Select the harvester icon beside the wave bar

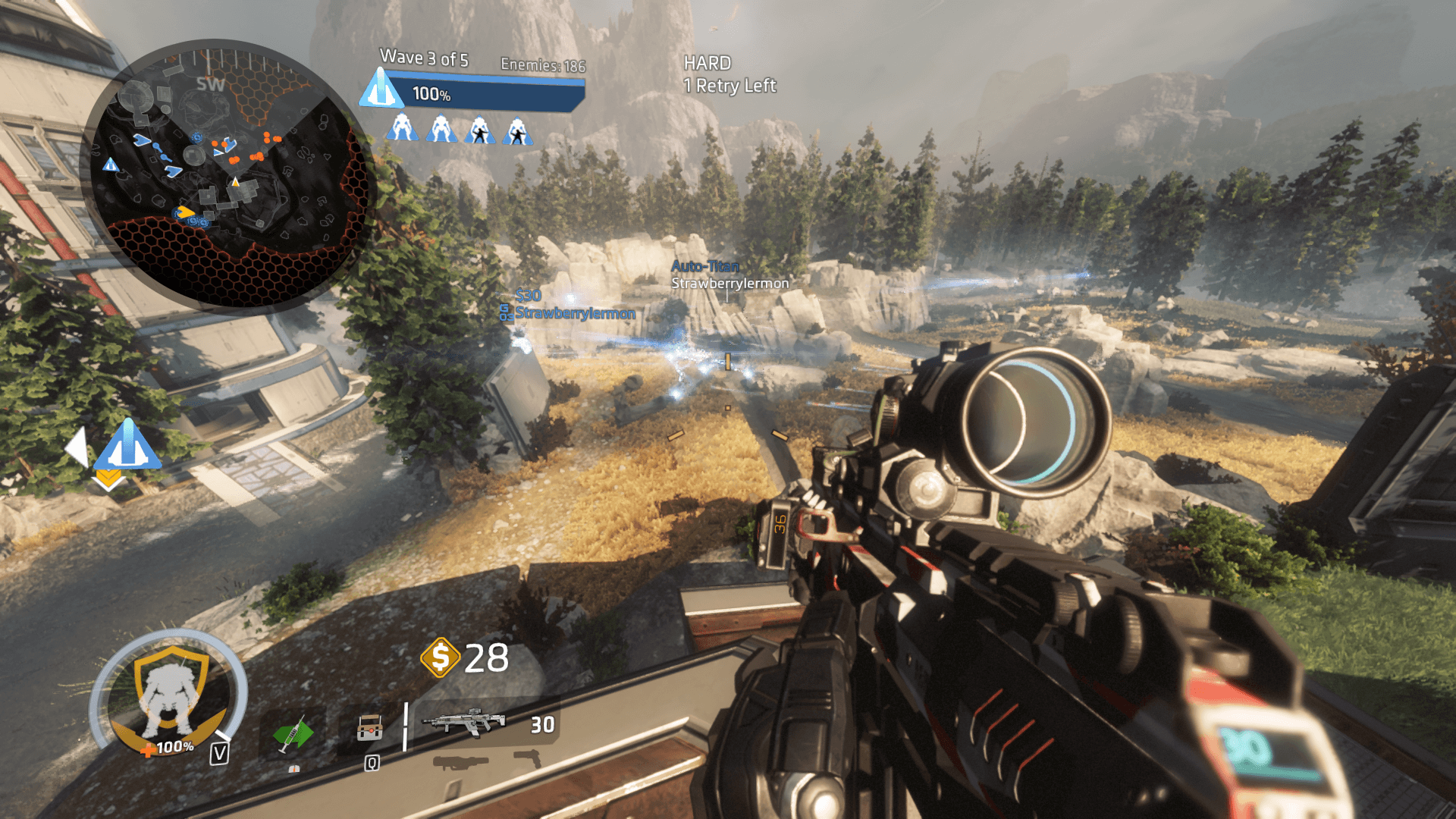[381, 89]
